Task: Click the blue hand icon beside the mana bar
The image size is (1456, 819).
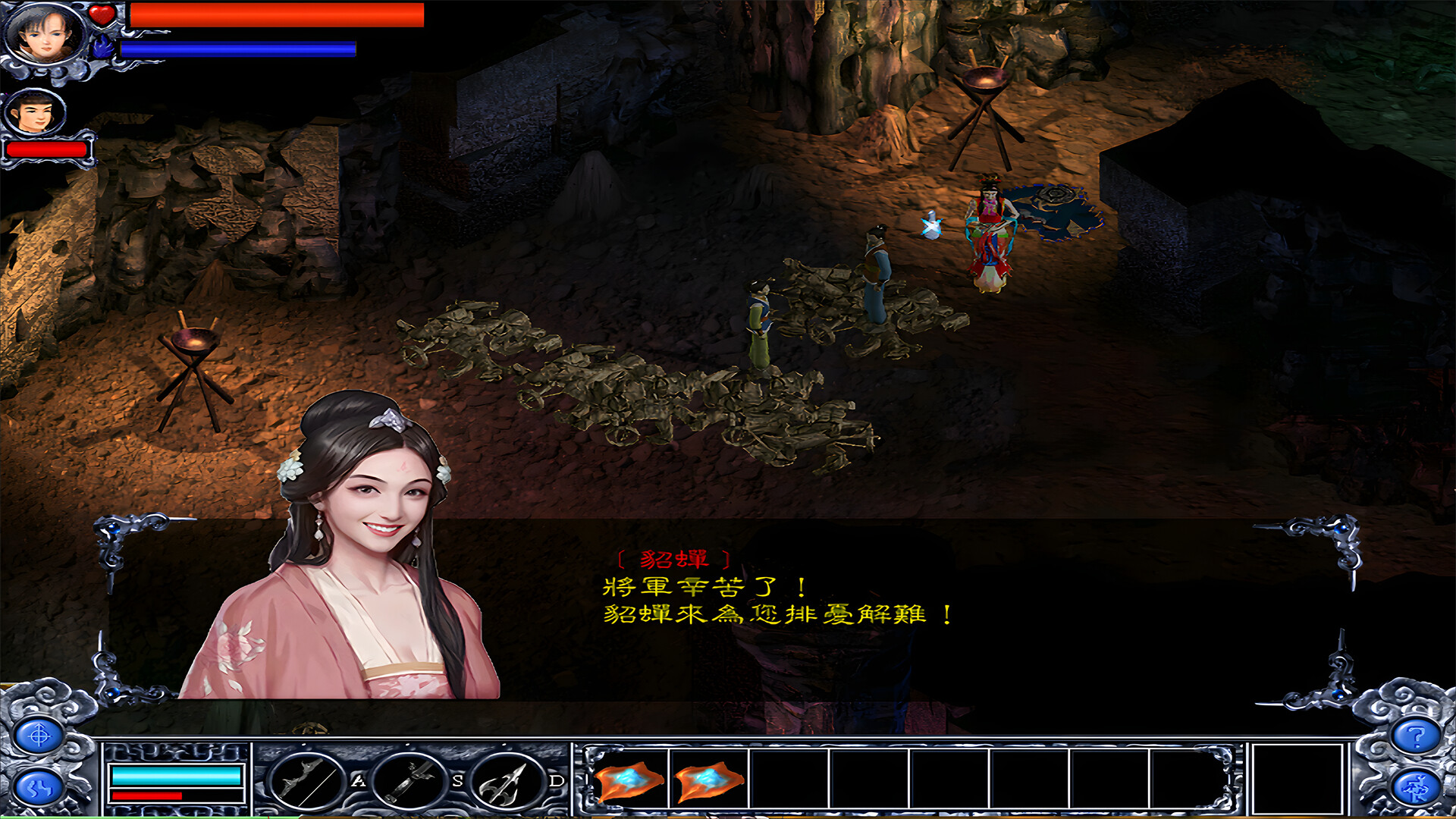Action: click(101, 47)
